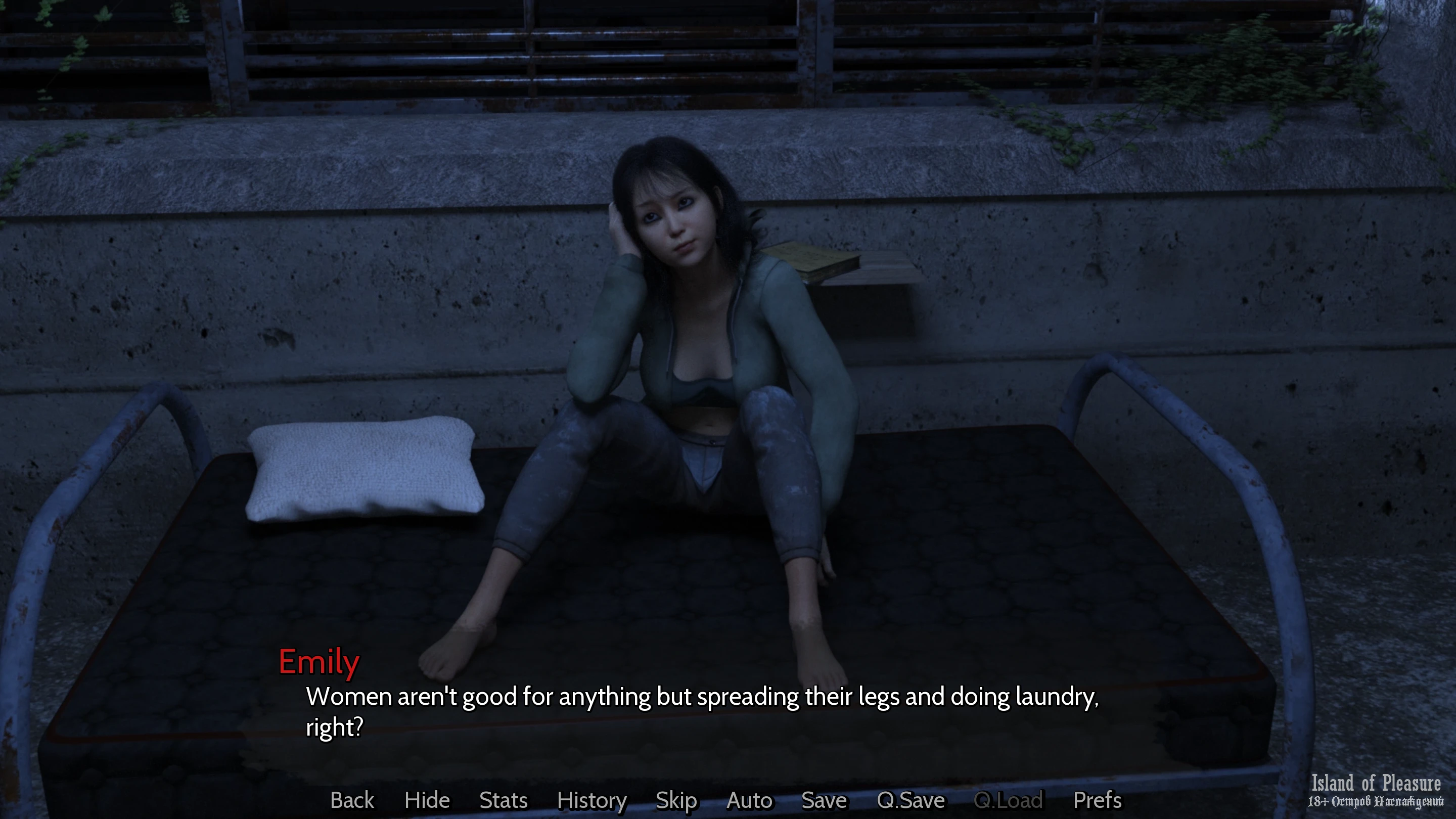Image resolution: width=1456 pixels, height=819 pixels.
Task: Click the Q.Load quick load button
Action: 1009,800
